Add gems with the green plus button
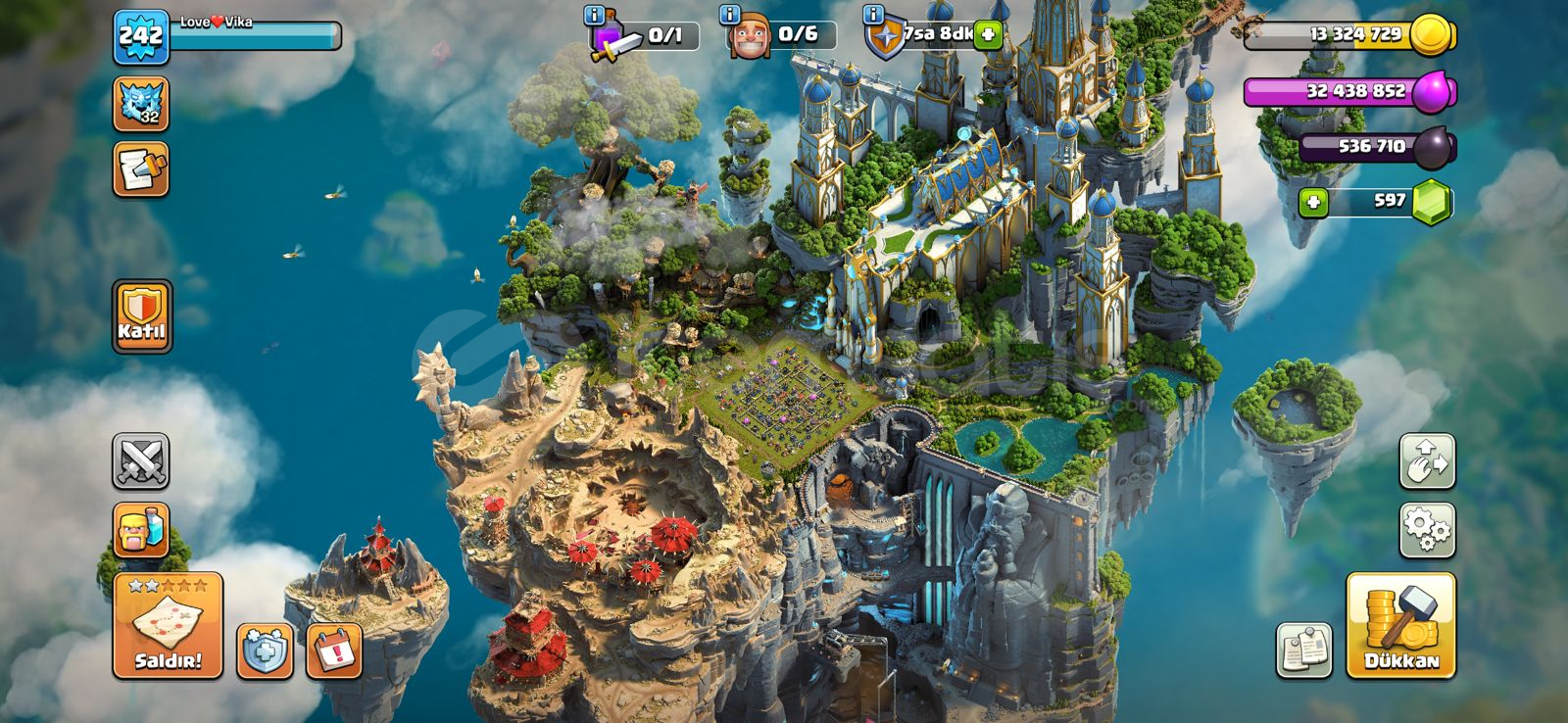 pyautogui.click(x=1313, y=203)
